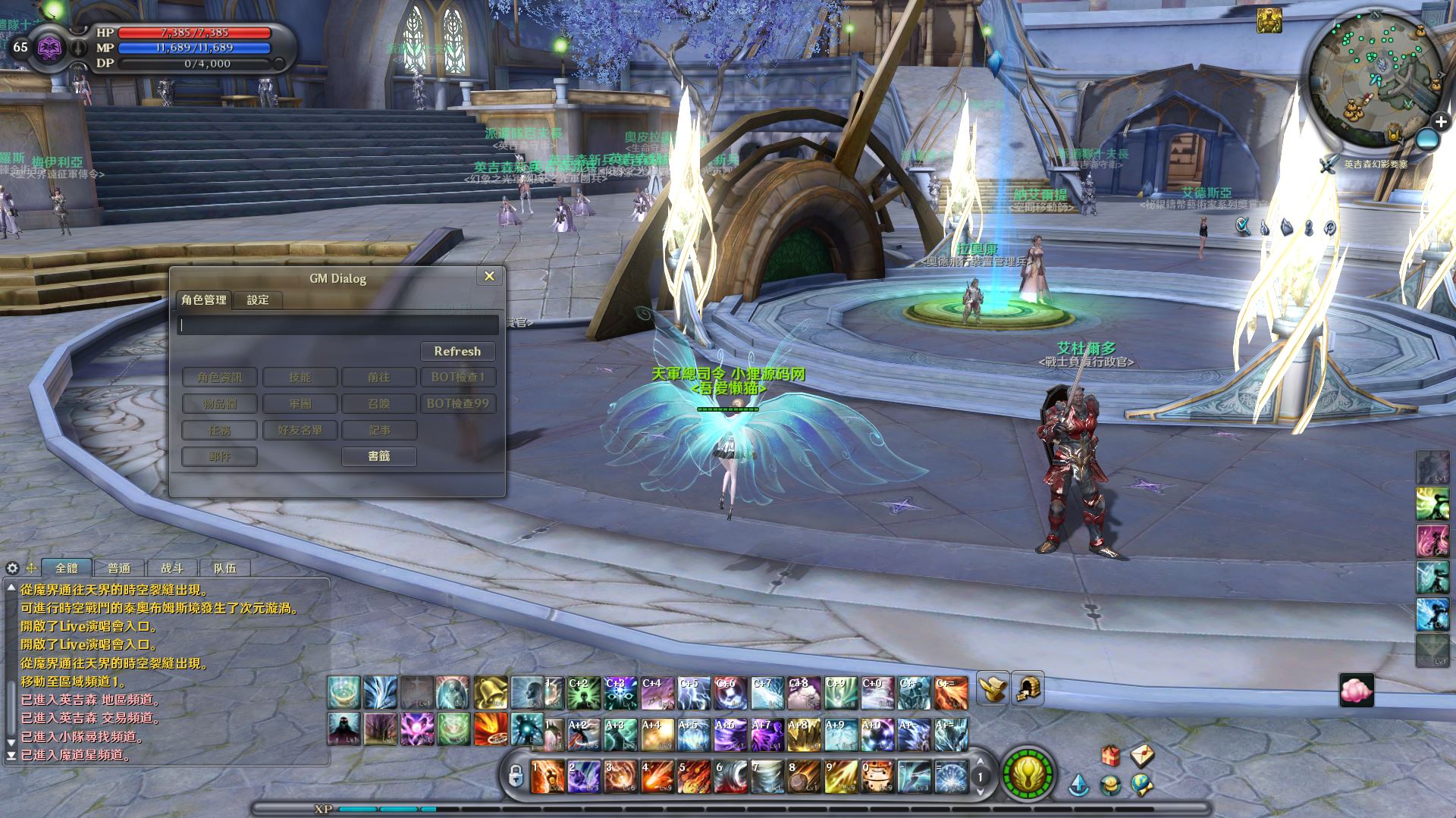Open the chat settings gear icon

(12, 568)
